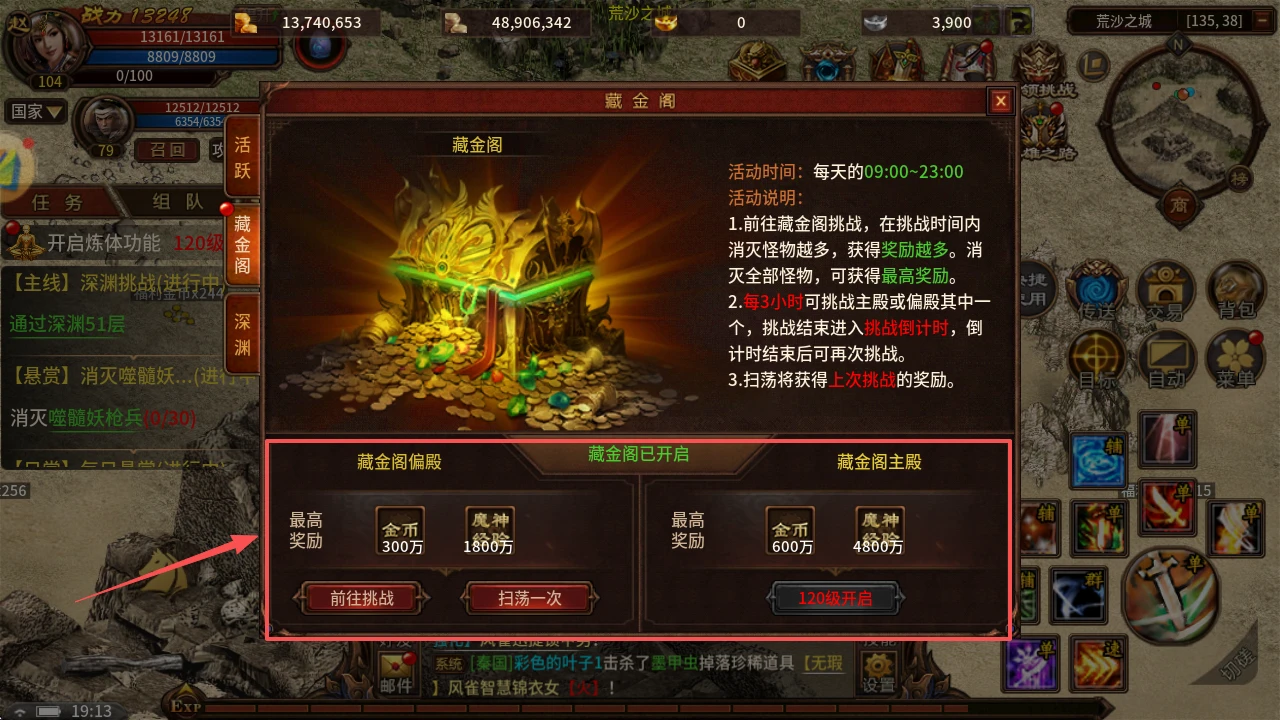Image resolution: width=1280 pixels, height=720 pixels.
Task: Open the 背包 backpack icon
Action: [1236, 290]
